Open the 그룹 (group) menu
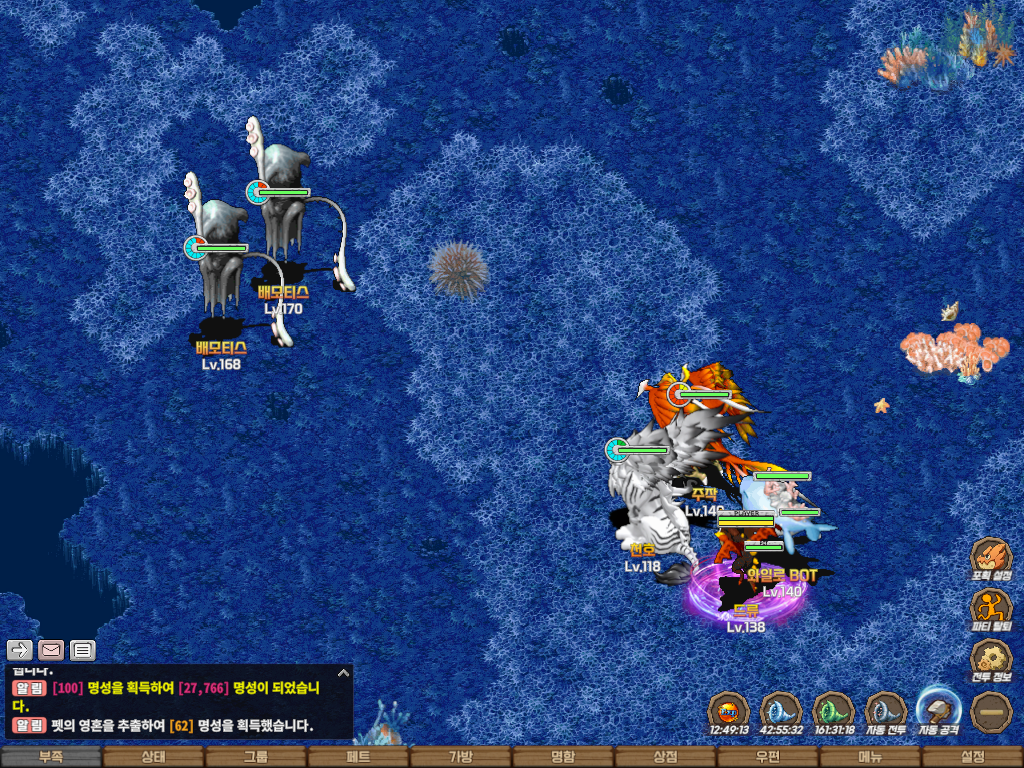 pyautogui.click(x=256, y=757)
